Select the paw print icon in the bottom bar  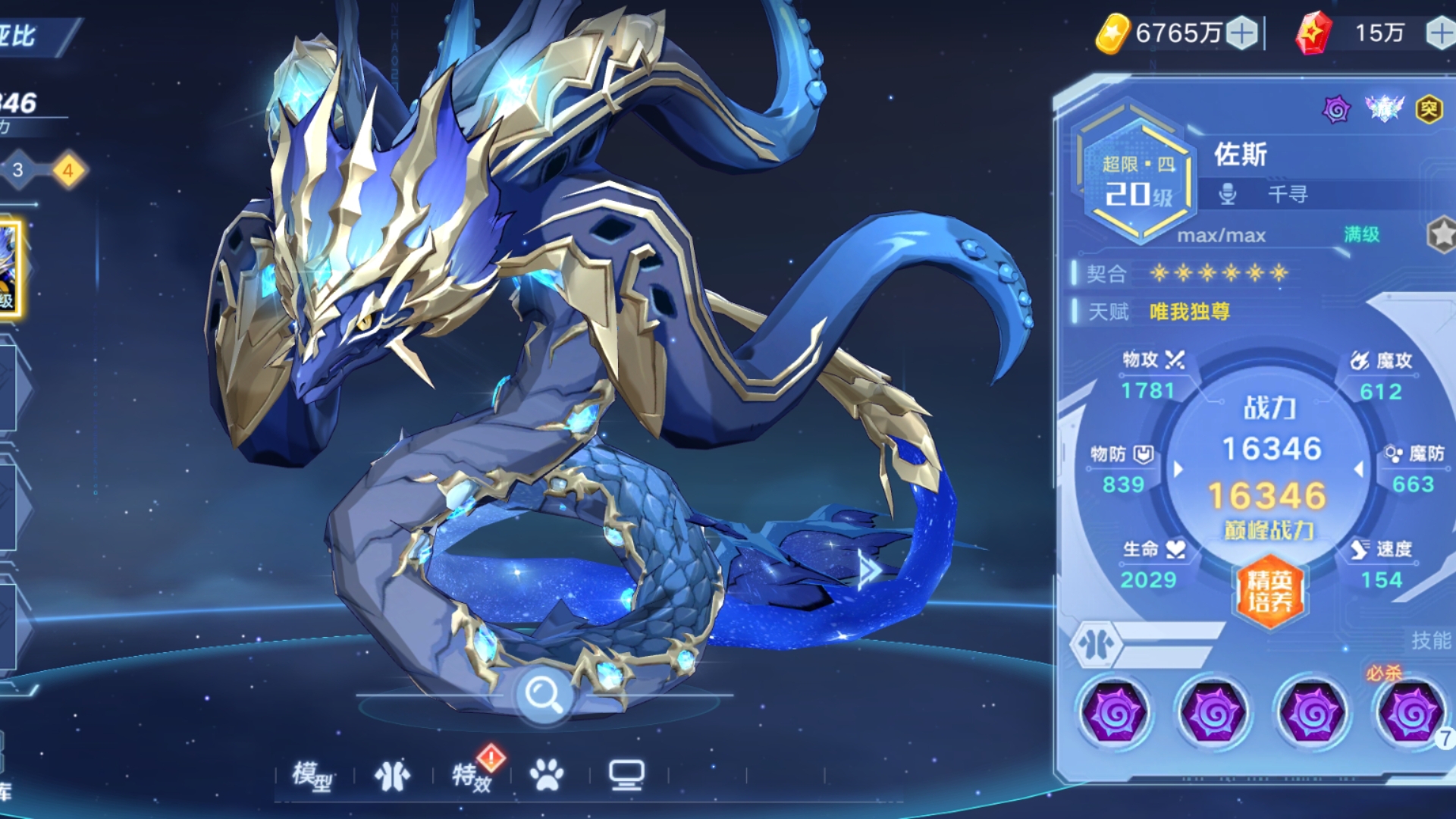click(547, 775)
